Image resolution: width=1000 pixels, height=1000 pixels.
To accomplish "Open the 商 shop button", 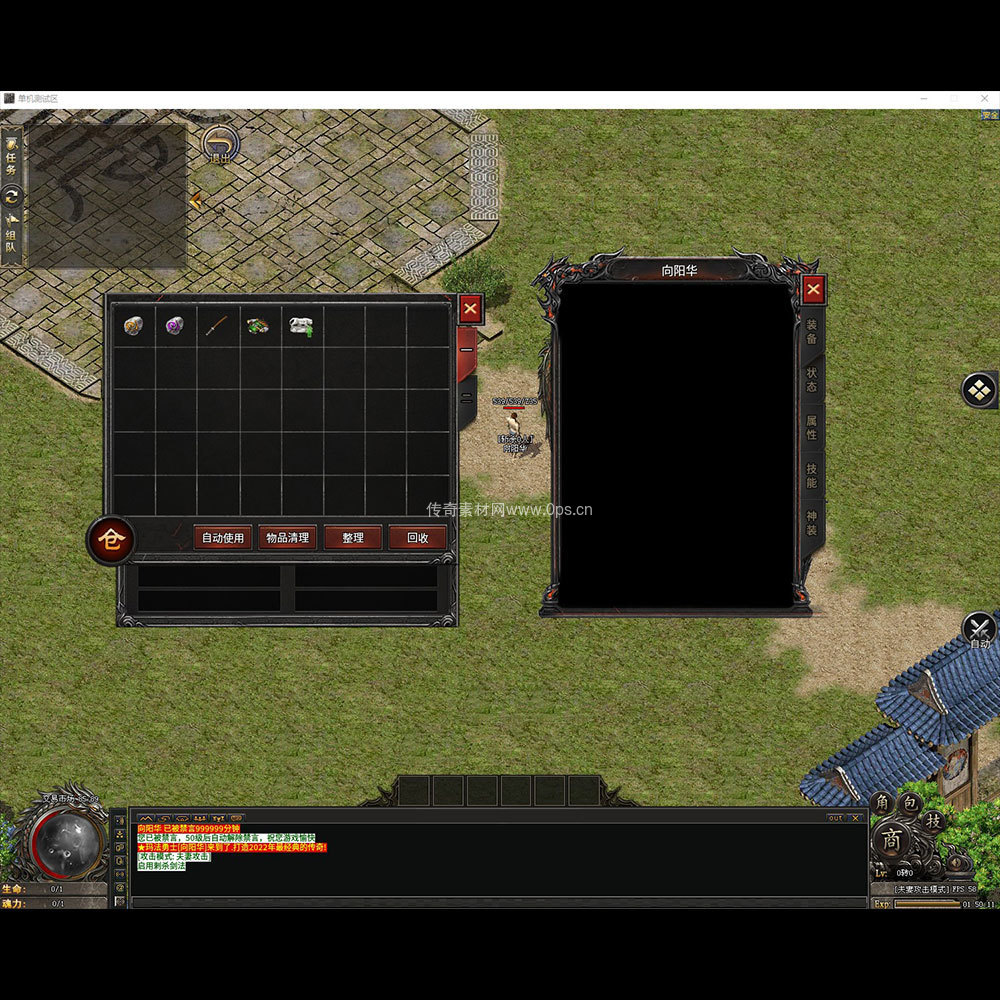I will click(x=892, y=841).
